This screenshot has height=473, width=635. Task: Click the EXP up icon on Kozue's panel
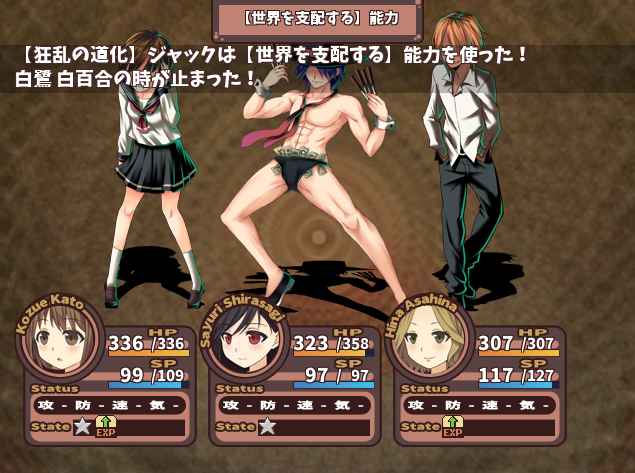point(105,427)
